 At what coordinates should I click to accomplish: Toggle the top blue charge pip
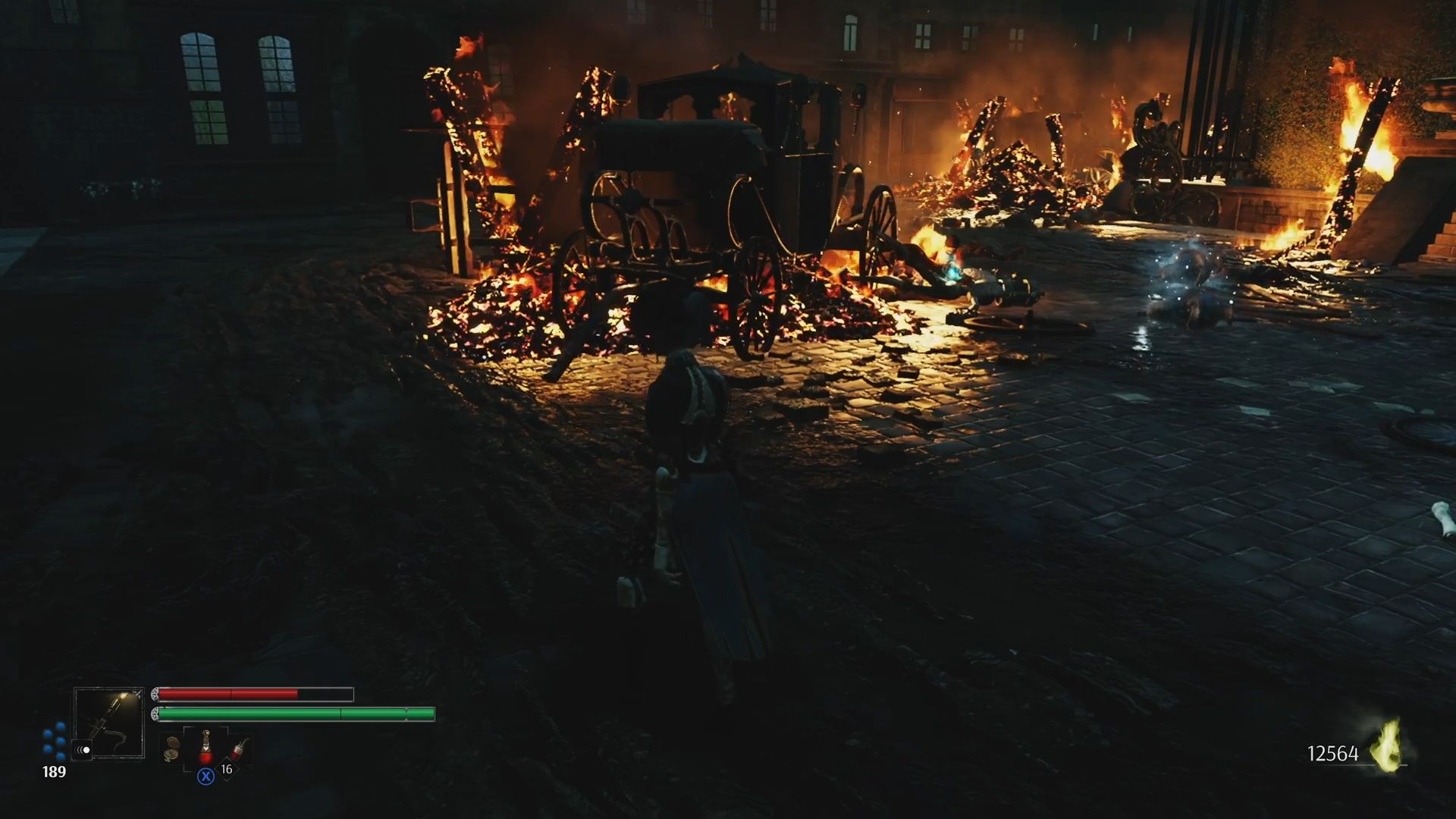[59, 726]
